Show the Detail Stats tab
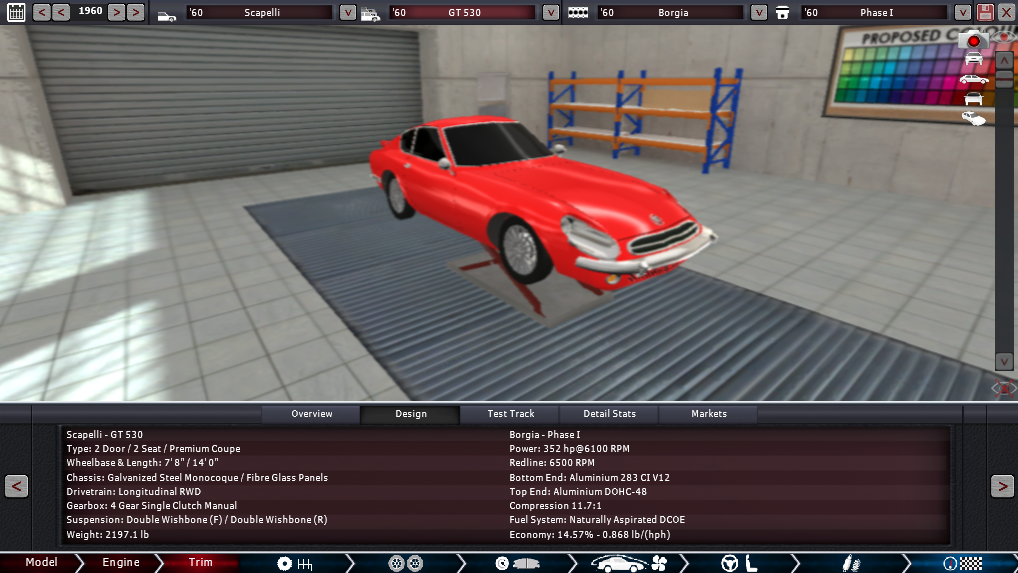Screen dimensions: 1018x573 [610, 414]
